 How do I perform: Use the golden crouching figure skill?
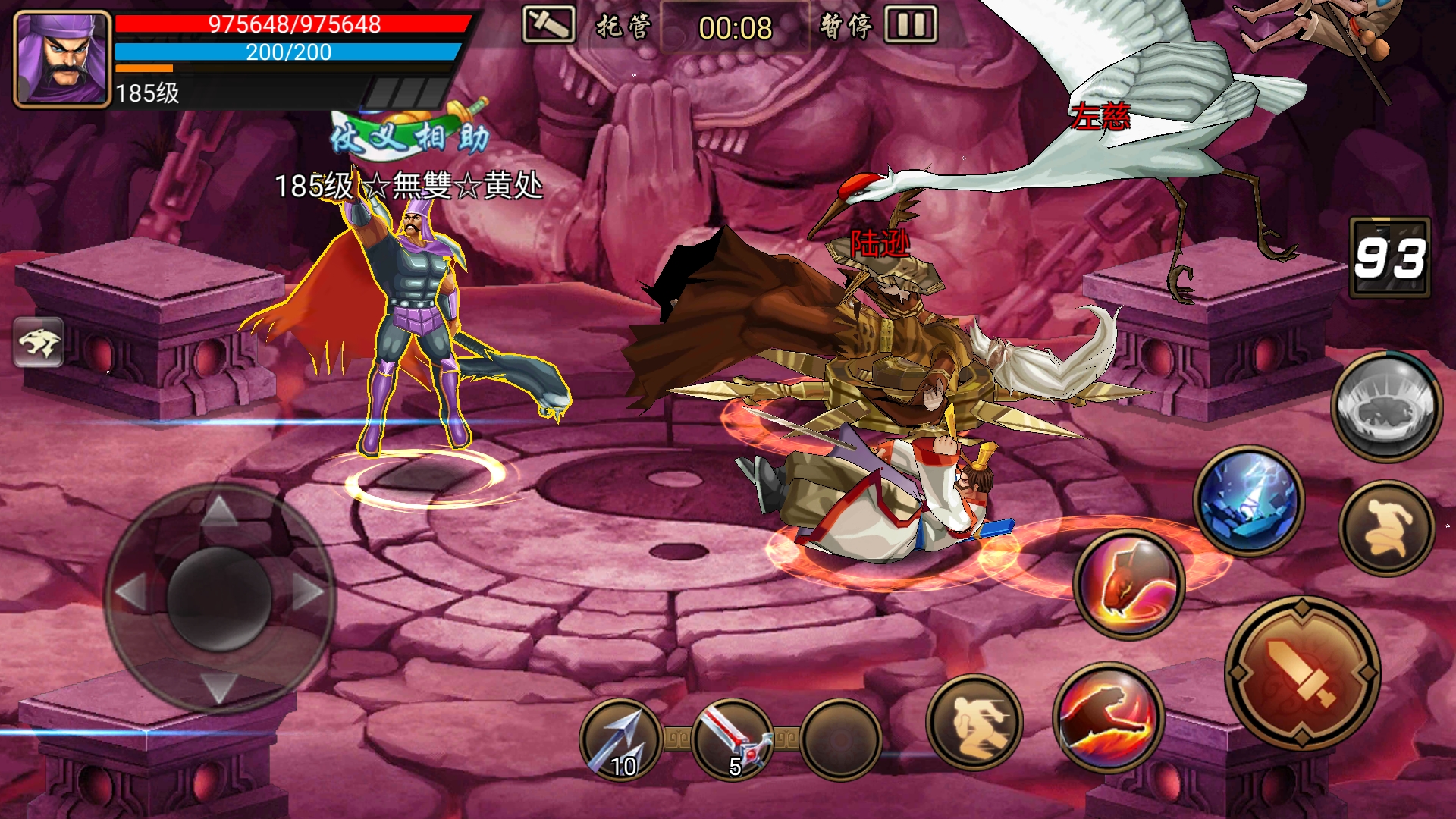1387,528
